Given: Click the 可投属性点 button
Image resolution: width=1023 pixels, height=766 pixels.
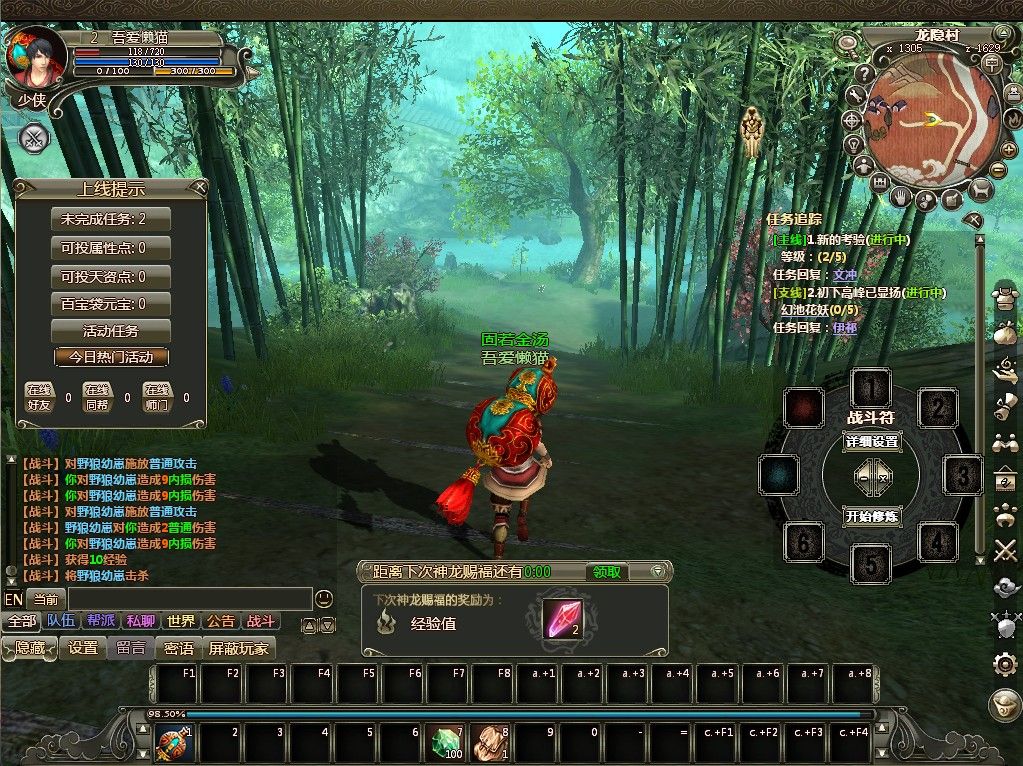Looking at the screenshot, I should 111,248.
